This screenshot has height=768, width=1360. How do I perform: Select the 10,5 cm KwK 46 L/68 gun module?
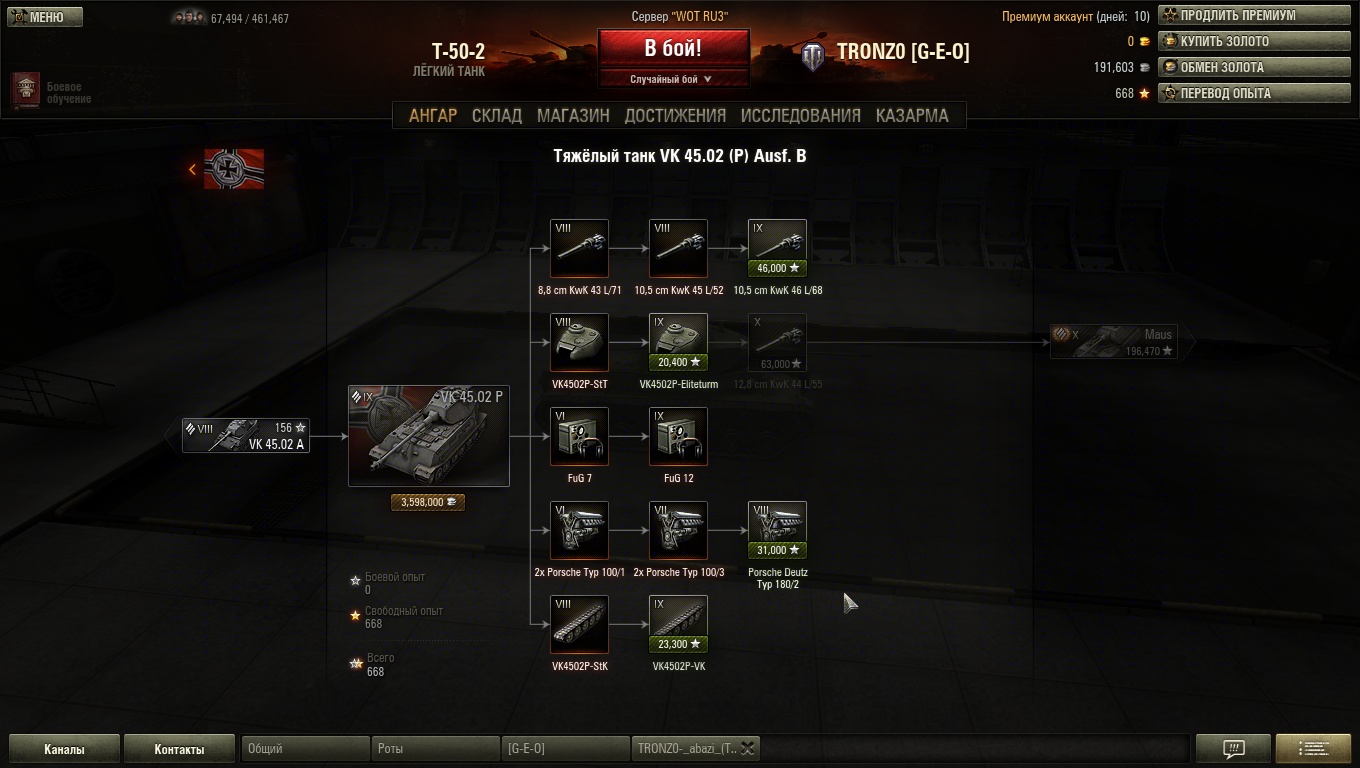[777, 248]
